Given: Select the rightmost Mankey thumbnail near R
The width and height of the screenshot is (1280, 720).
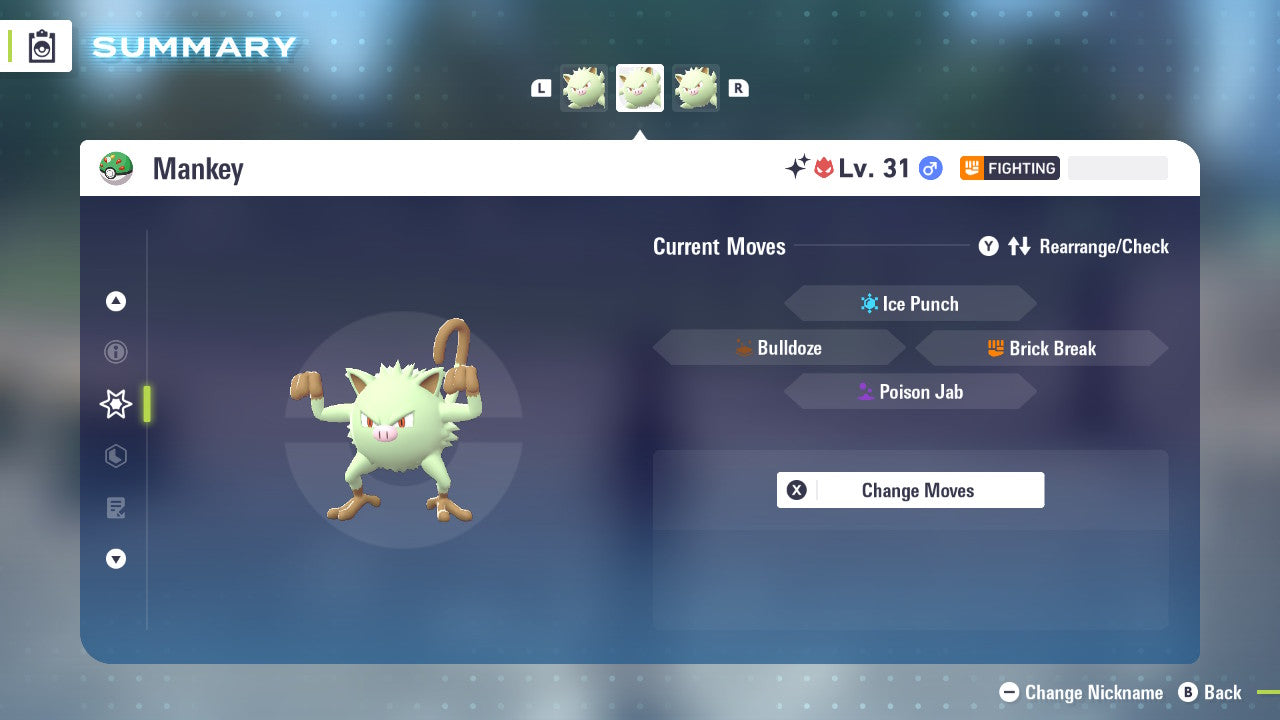Looking at the screenshot, I should (x=696, y=87).
